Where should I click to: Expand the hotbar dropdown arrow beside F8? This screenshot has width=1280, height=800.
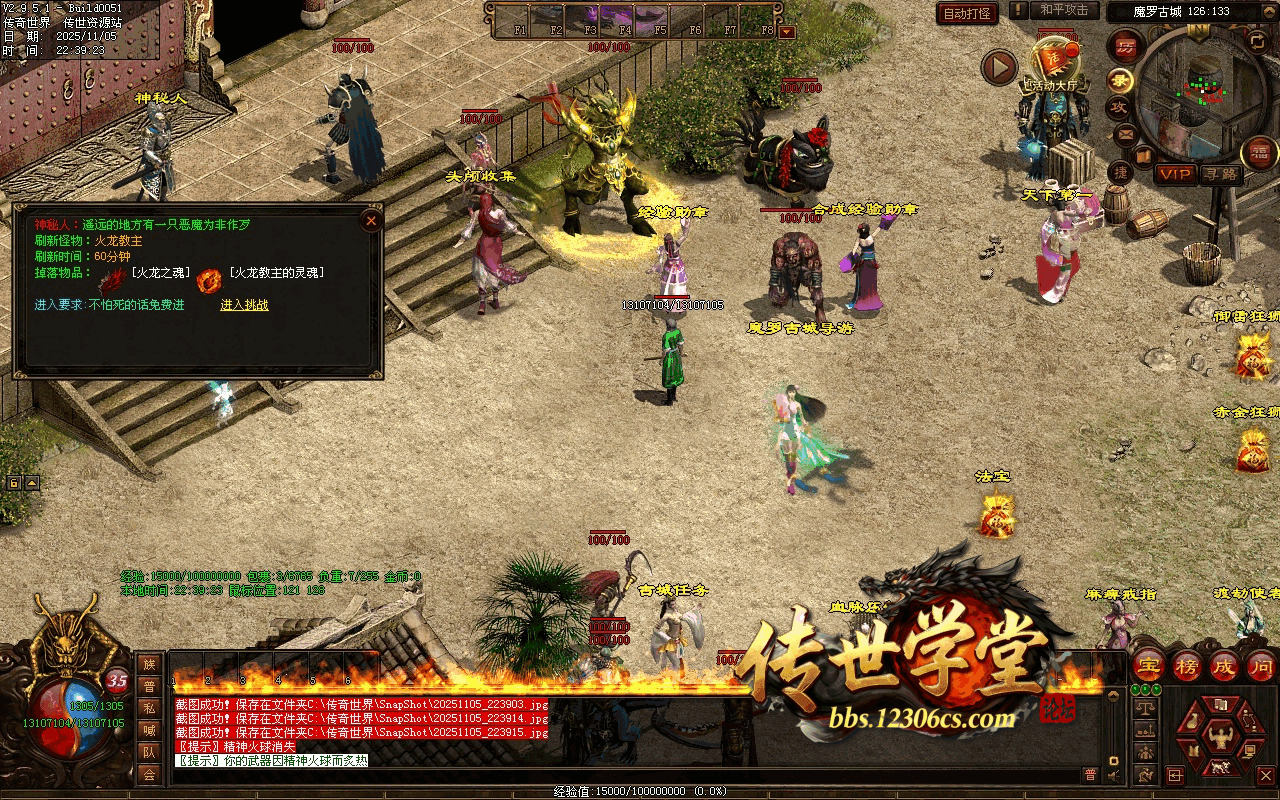point(787,31)
